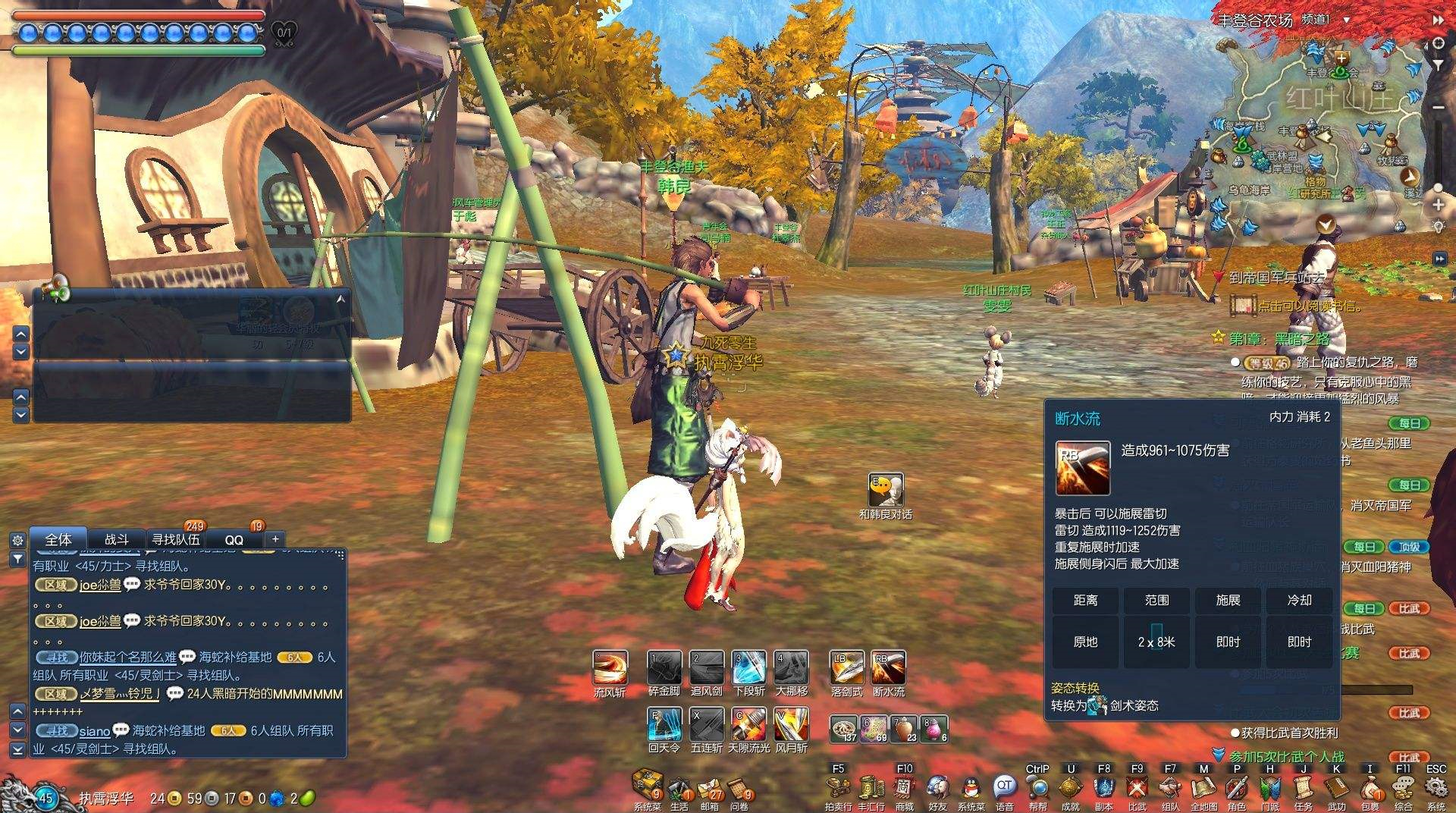Open the 邮箱 mailbox

click(x=711, y=789)
